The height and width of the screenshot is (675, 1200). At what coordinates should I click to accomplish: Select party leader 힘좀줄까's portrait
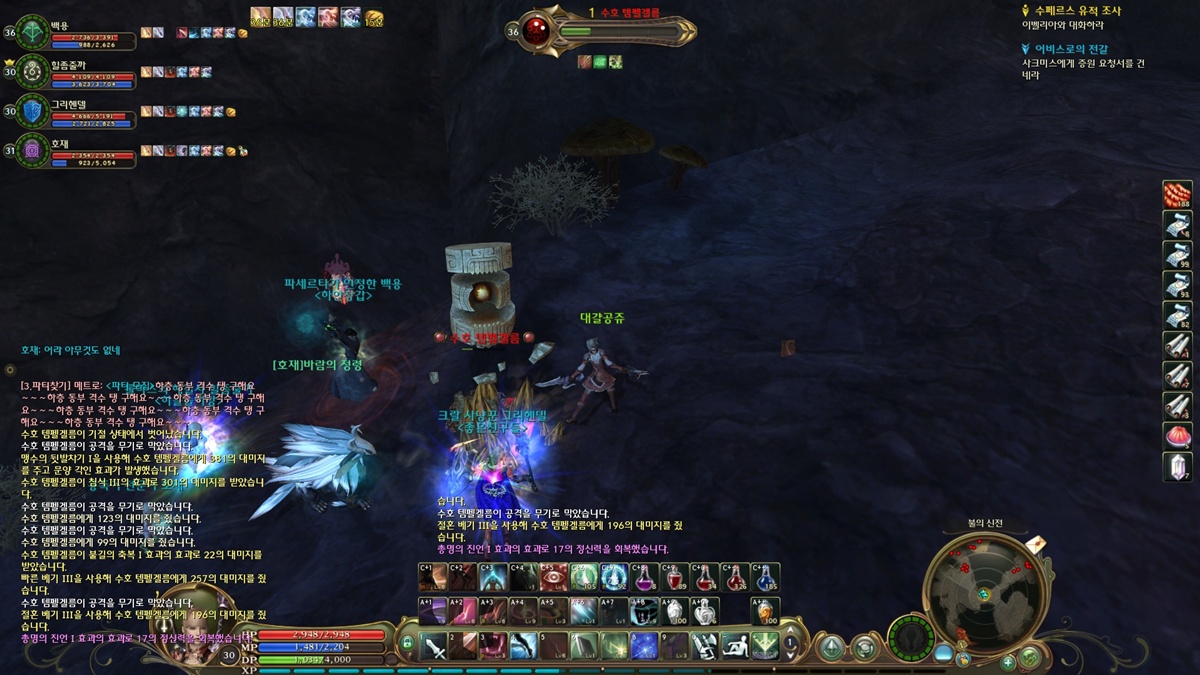32,71
